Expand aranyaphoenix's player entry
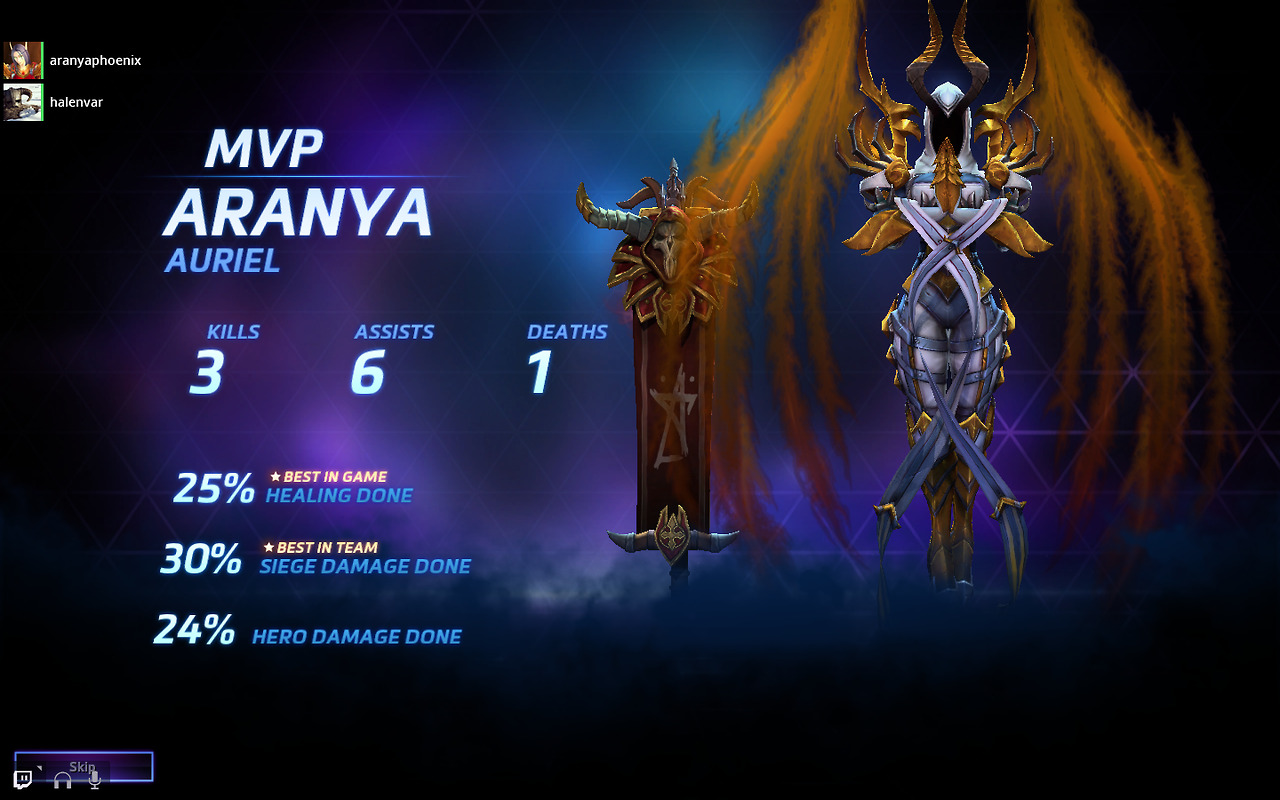Screen dimensions: 1280x800 tap(95, 60)
